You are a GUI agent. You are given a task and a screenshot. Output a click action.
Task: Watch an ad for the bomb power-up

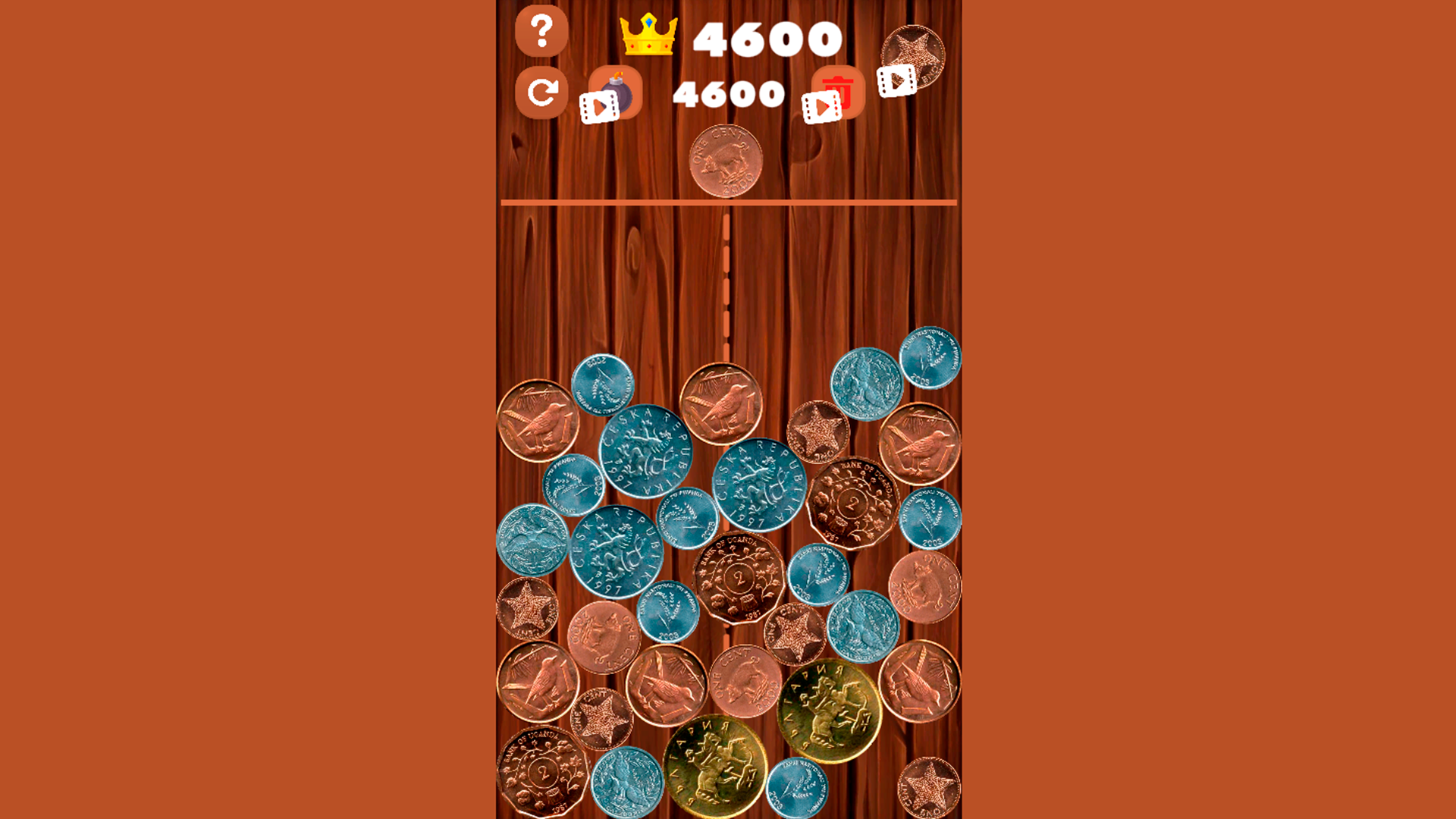click(x=599, y=106)
